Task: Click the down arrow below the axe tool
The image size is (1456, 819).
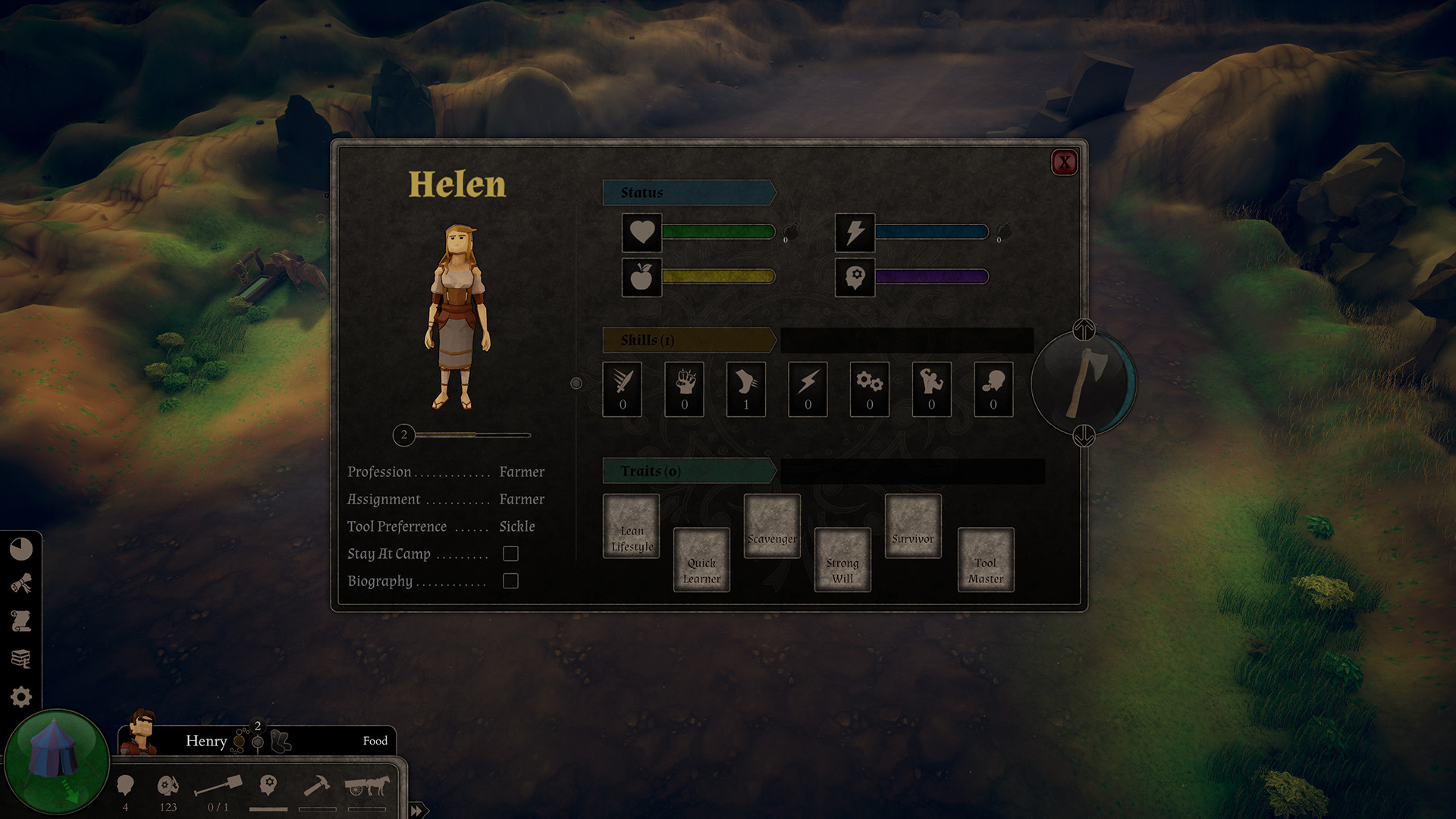Action: [1083, 436]
